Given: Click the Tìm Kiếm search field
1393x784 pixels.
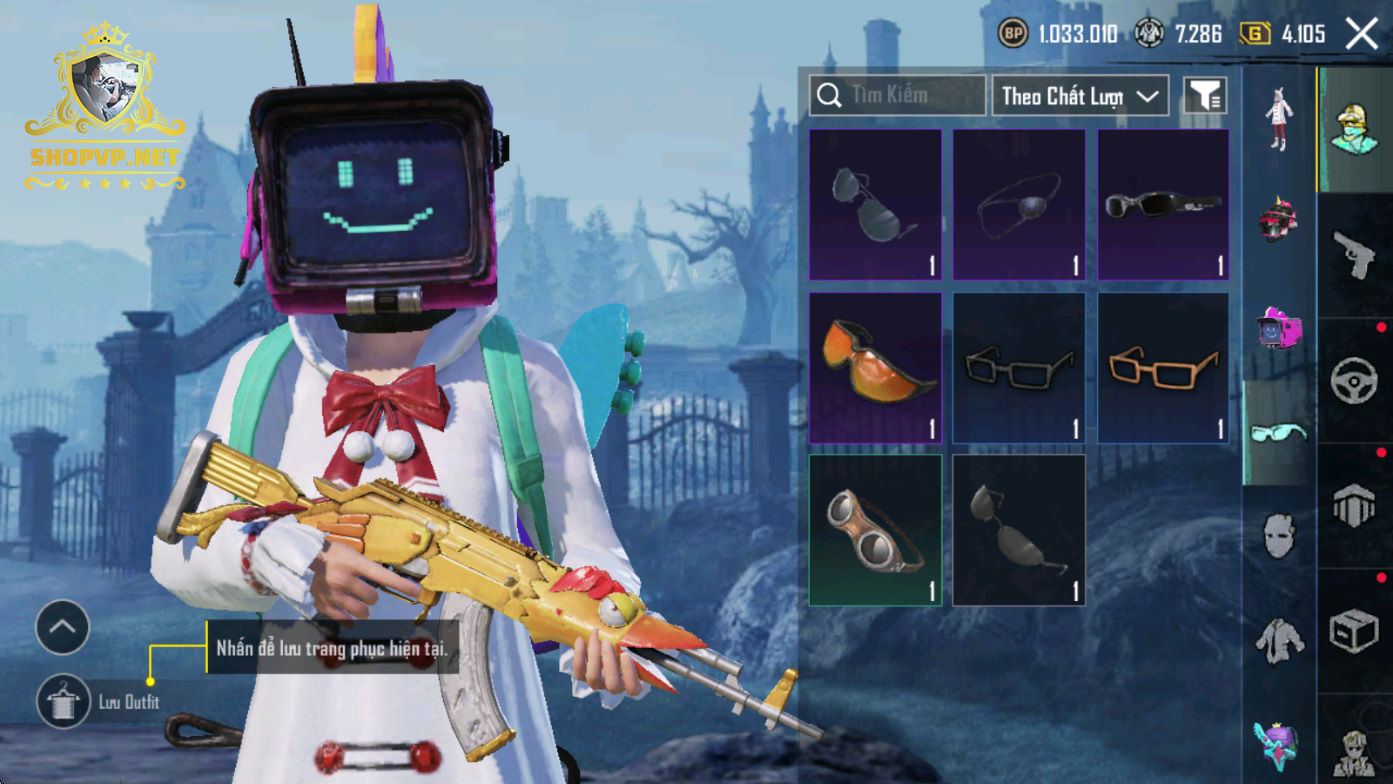Looking at the screenshot, I should (x=897, y=96).
